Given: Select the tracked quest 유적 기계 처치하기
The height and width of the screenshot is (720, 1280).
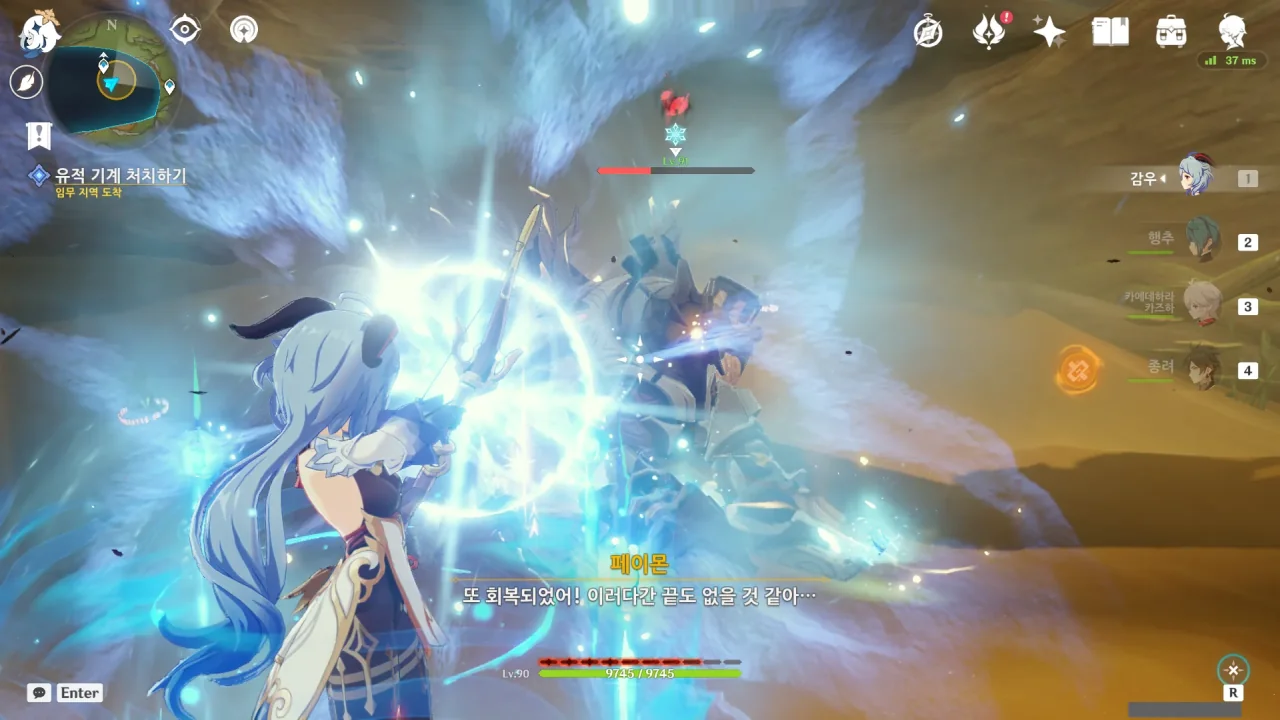Looking at the screenshot, I should tap(120, 176).
